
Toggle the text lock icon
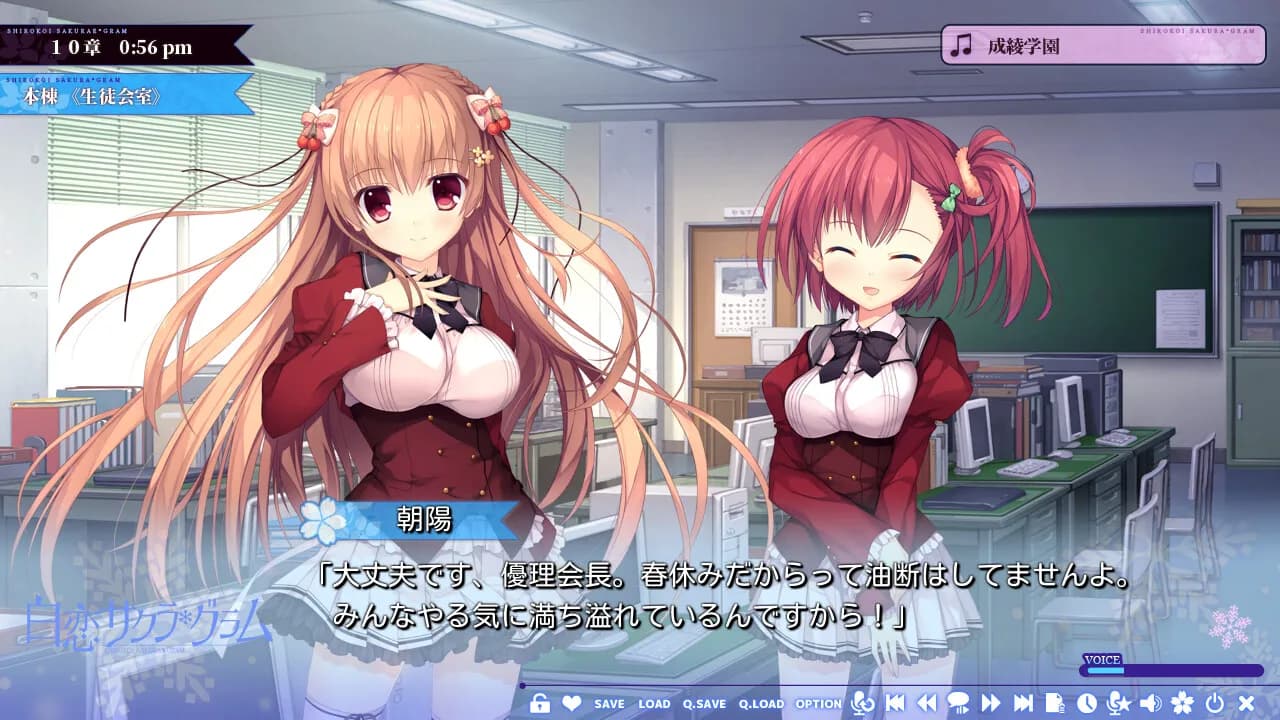pyautogui.click(x=541, y=703)
